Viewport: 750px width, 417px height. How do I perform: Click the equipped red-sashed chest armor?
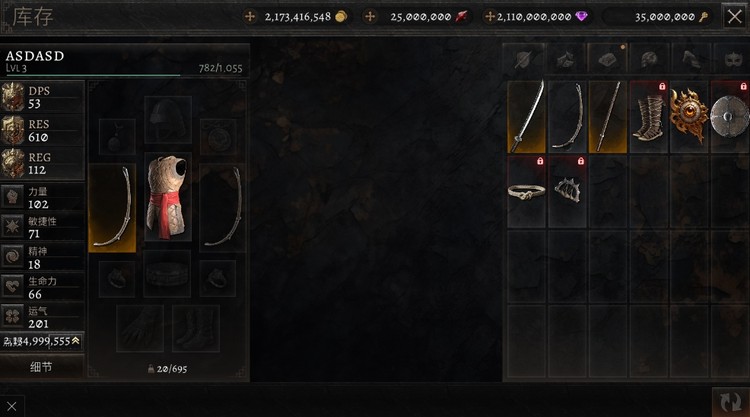168,197
